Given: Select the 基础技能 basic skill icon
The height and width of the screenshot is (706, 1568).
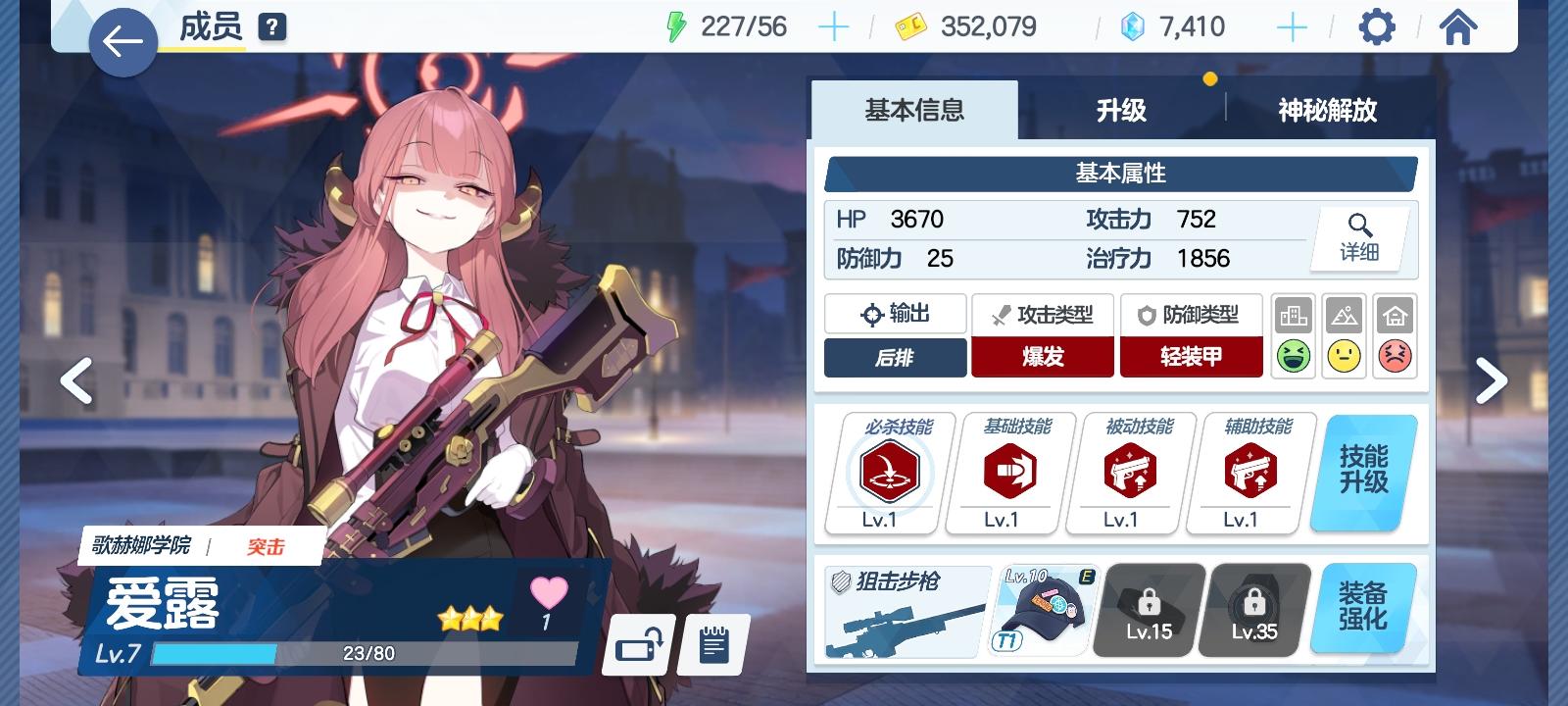Looking at the screenshot, I should coord(1007,473).
